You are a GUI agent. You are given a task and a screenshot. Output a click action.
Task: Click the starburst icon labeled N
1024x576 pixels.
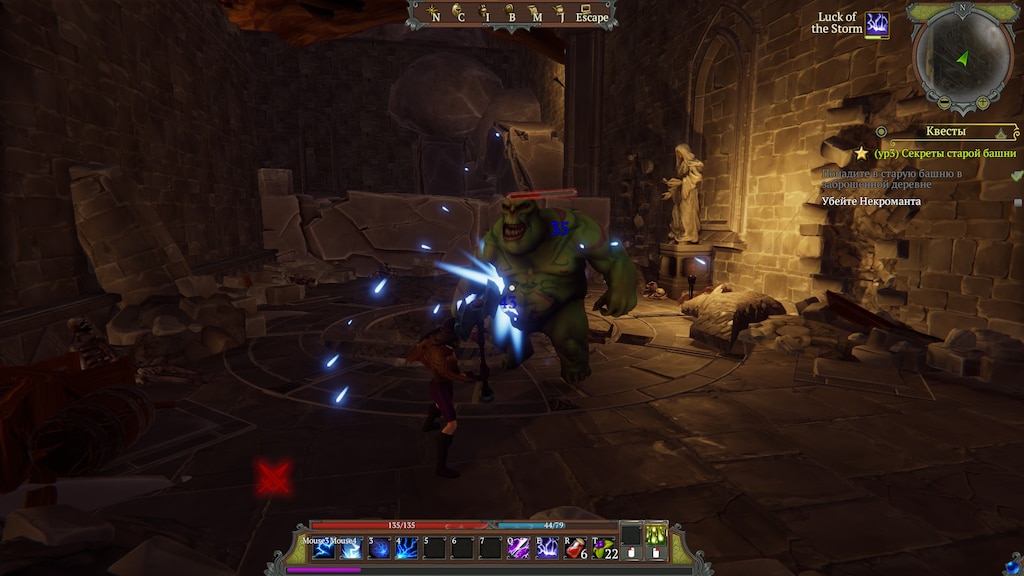pos(432,13)
